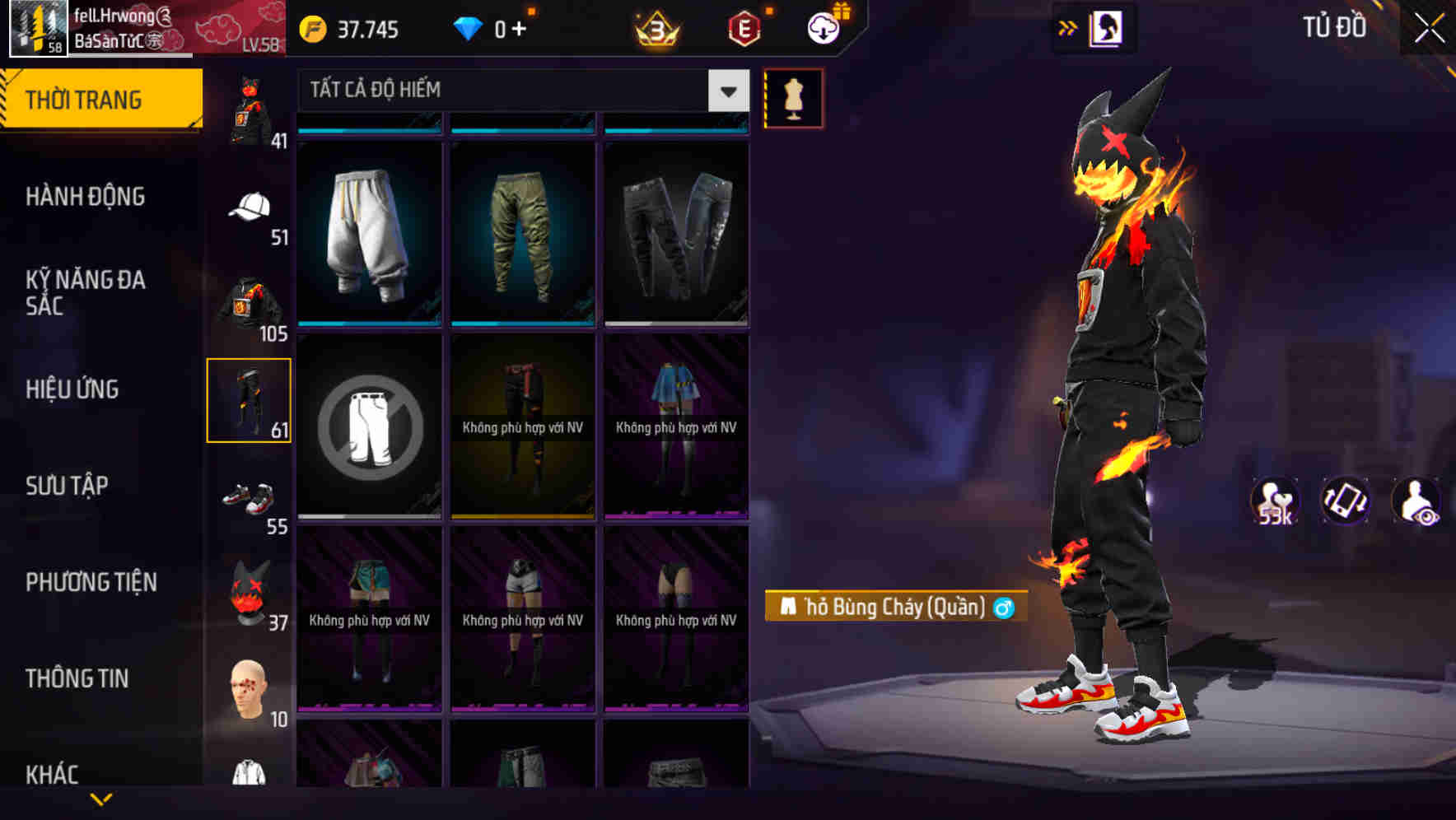This screenshot has height=820, width=1456.
Task: Click the character portrait icon at top right
Action: 1107,27
